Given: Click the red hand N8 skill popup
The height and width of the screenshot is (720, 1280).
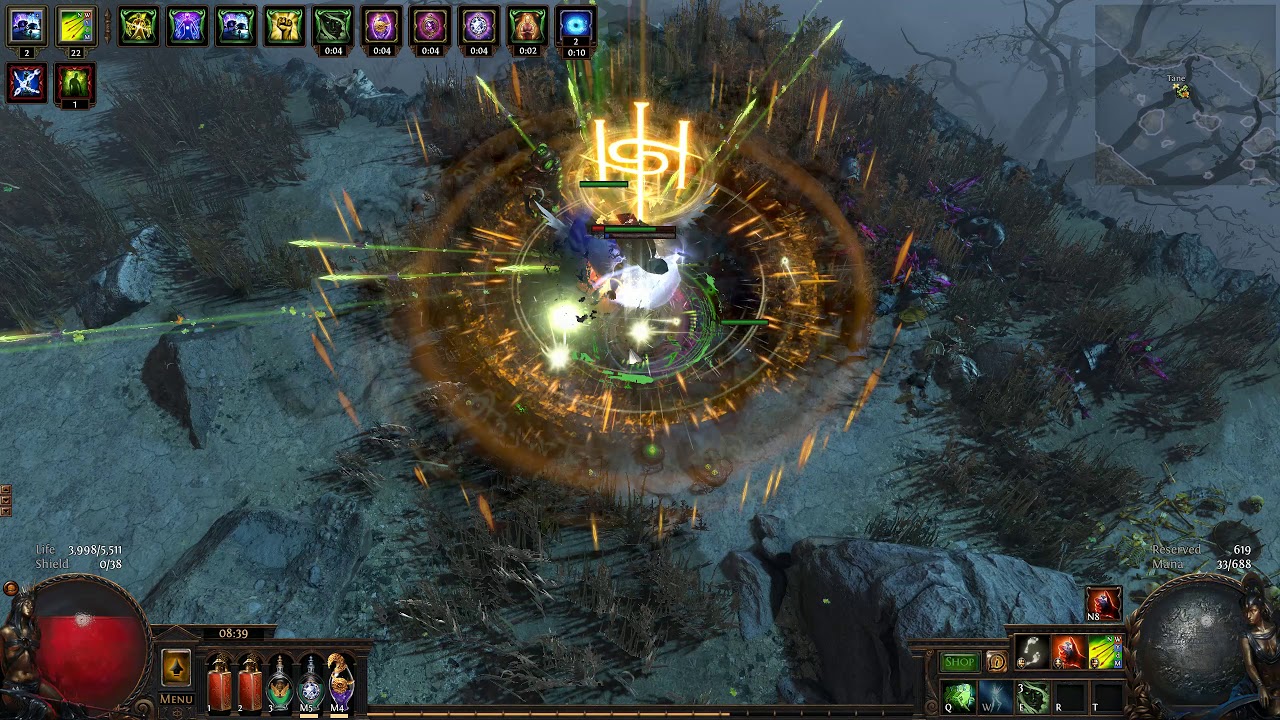Looking at the screenshot, I should [x=1104, y=604].
